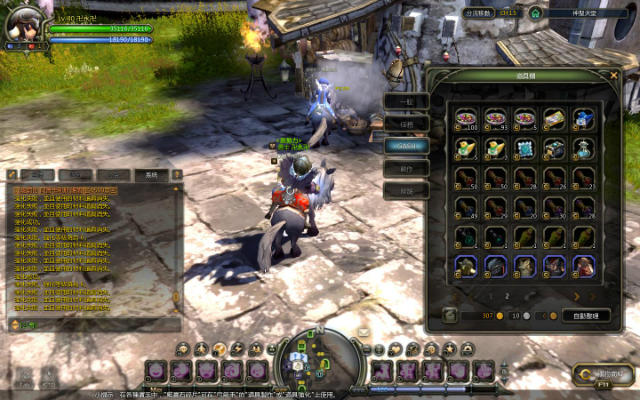Image resolution: width=640 pixels, height=400 pixels.
Task: Open the trash icon at inventory bottom
Action: point(451,315)
